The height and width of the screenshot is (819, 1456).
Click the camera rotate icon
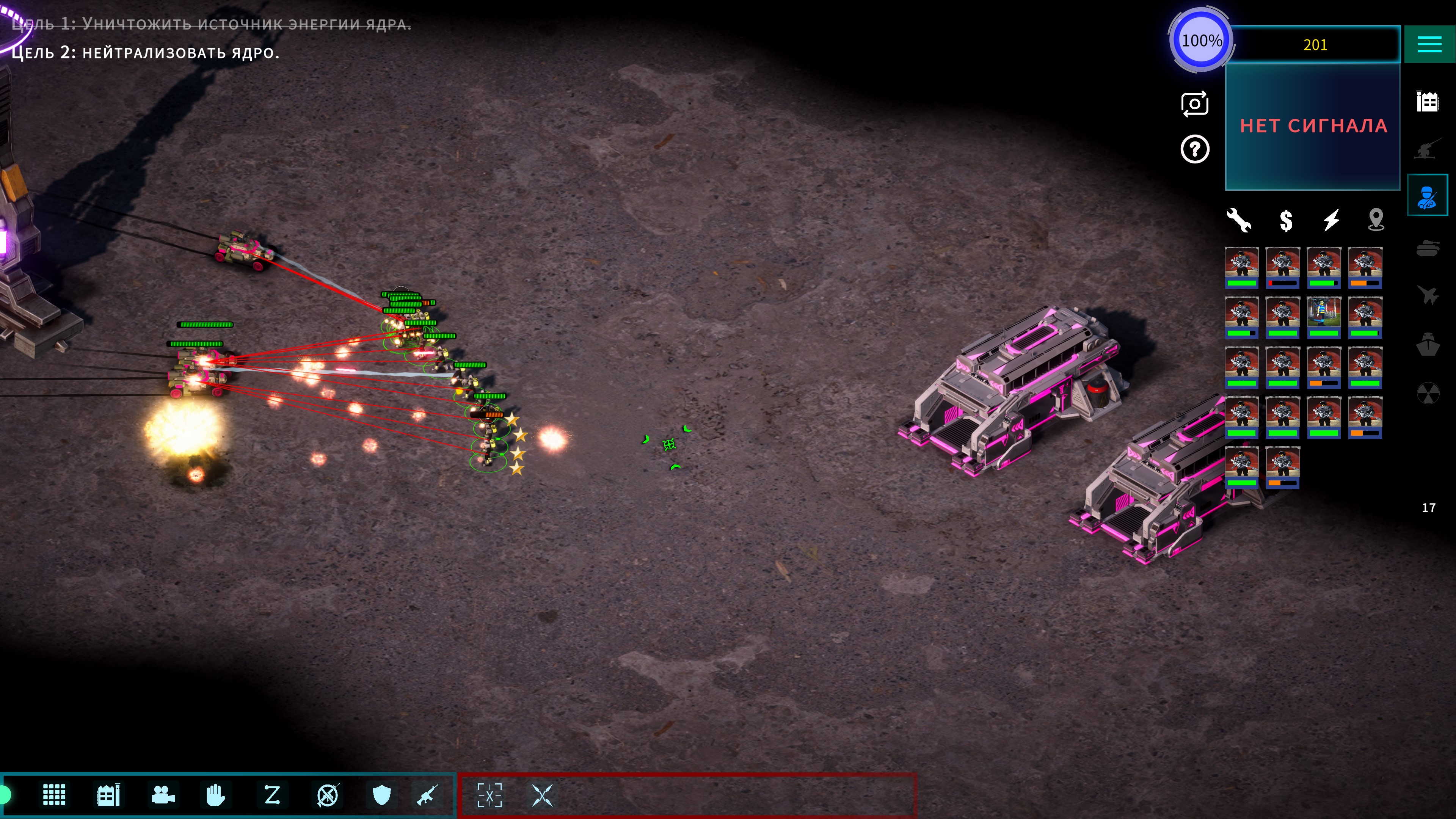(x=1194, y=104)
